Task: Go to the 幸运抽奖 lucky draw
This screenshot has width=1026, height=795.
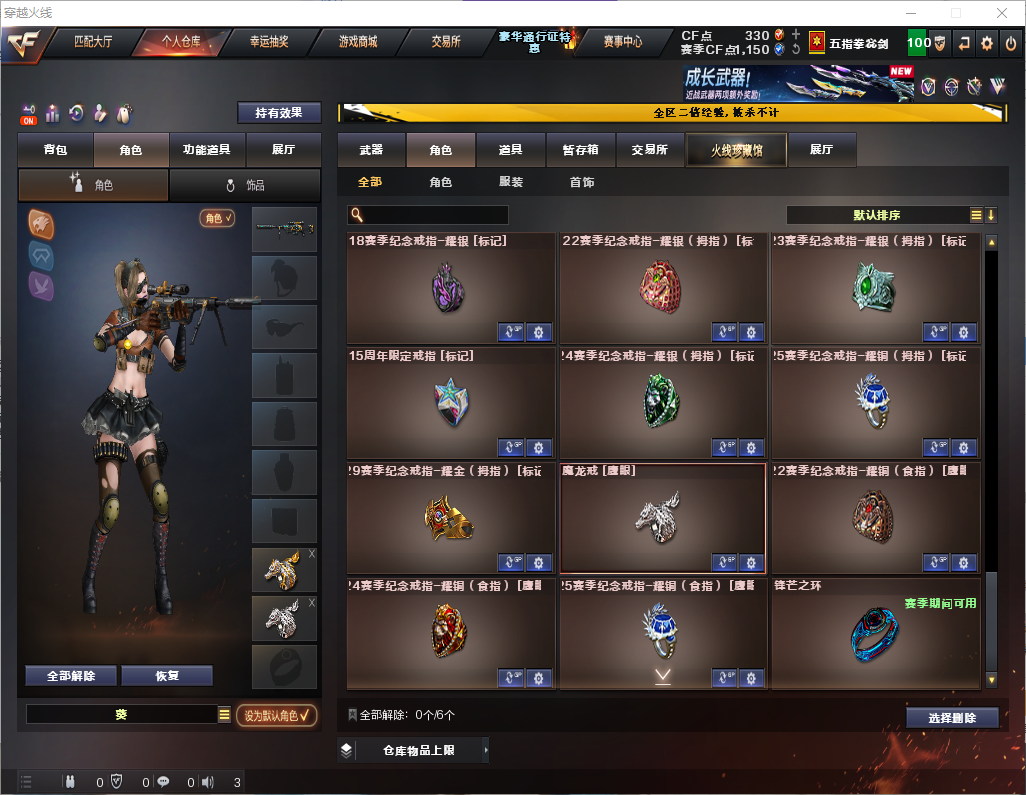Action: click(x=268, y=42)
